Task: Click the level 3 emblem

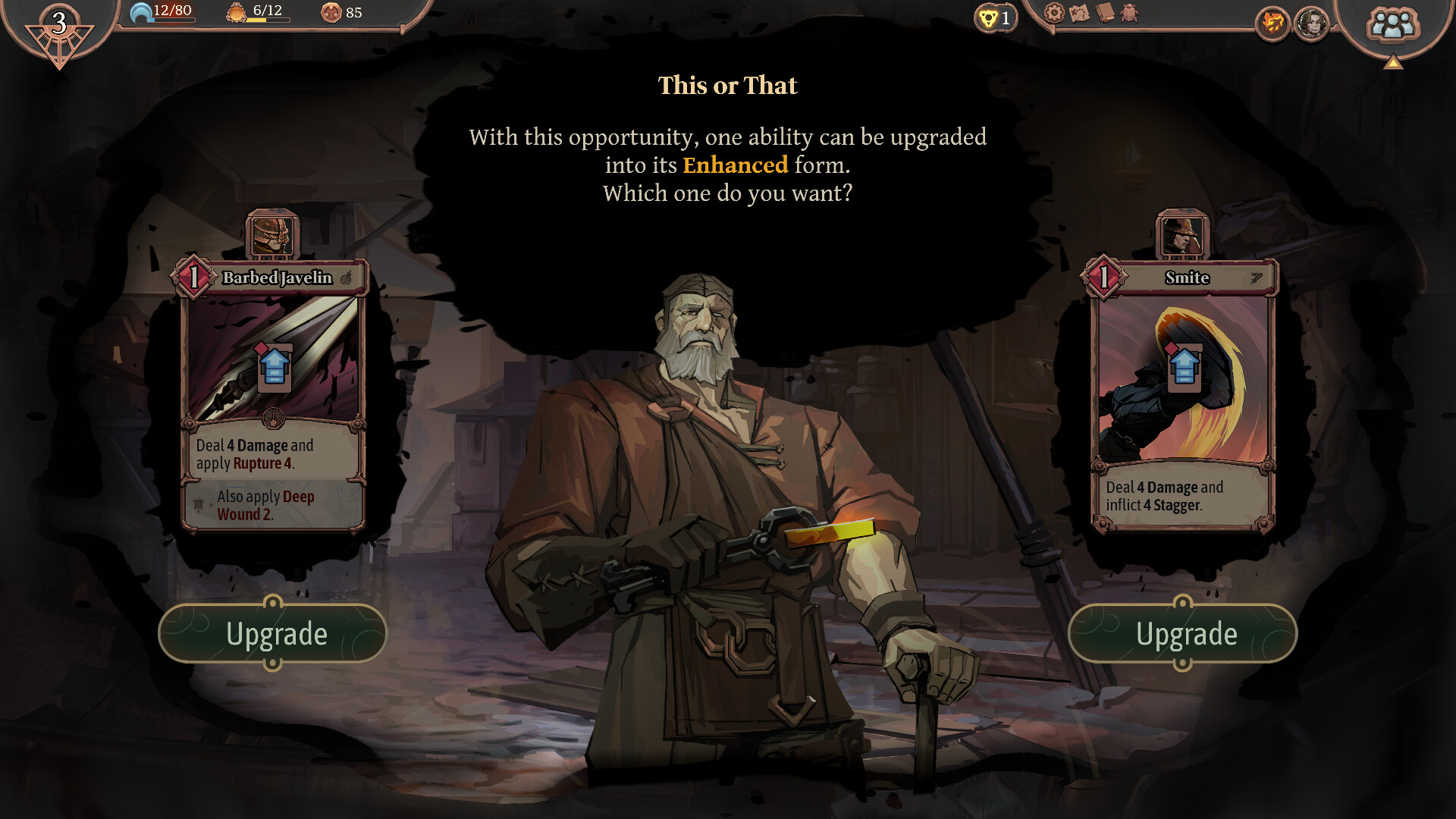Action: pyautogui.click(x=59, y=30)
